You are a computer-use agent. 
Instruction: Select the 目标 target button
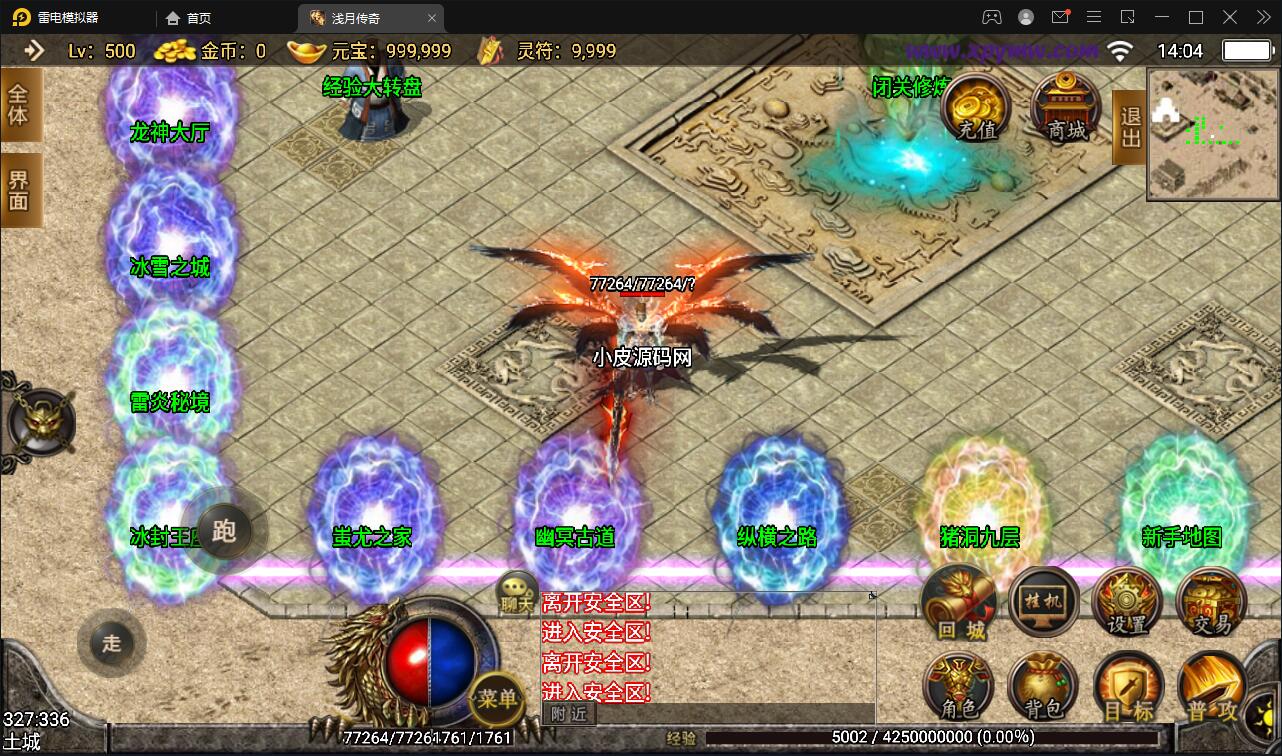point(1128,688)
